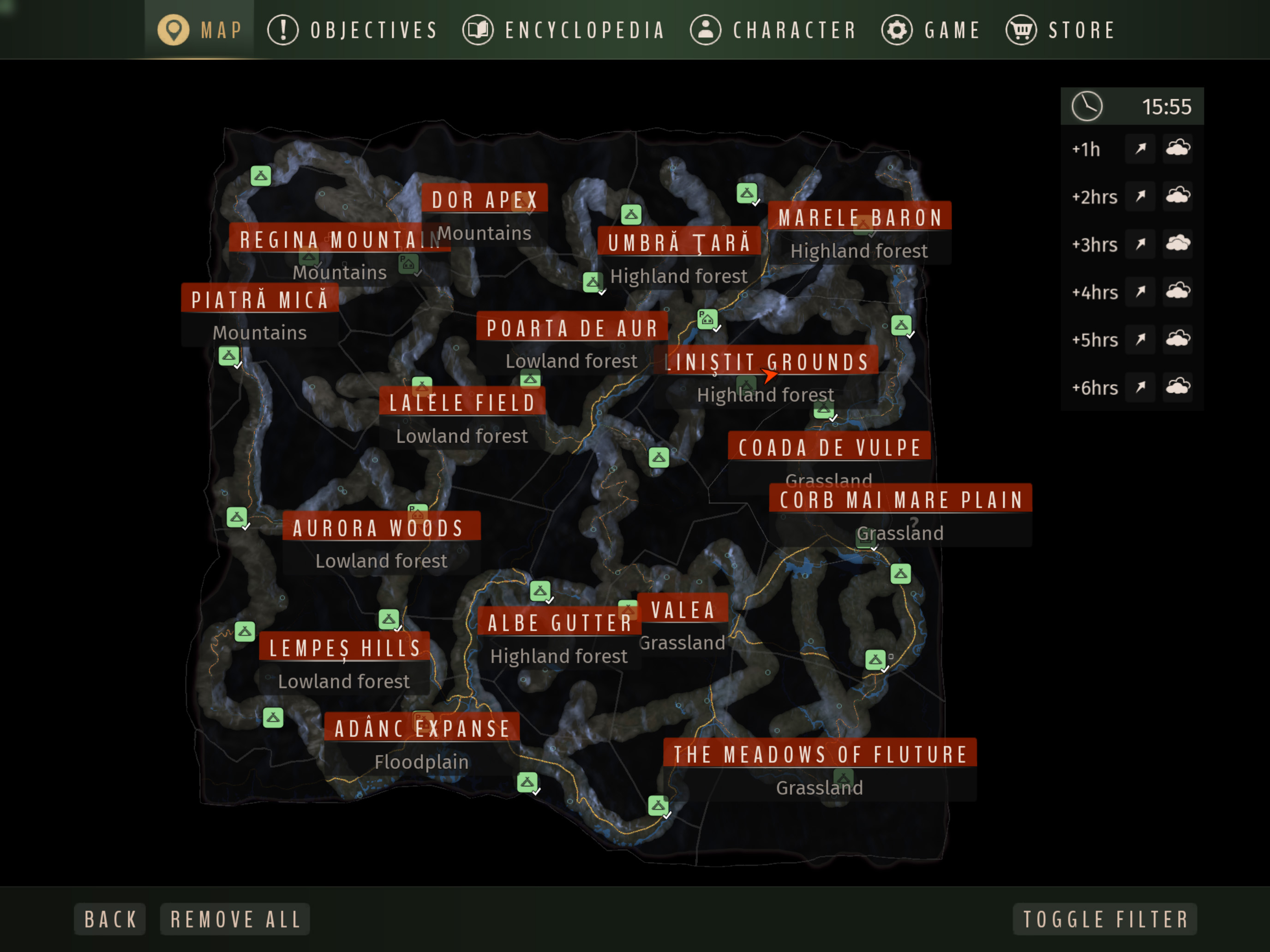Select the Poarta de Aur label
Screen dimensions: 1270x952
click(572, 328)
